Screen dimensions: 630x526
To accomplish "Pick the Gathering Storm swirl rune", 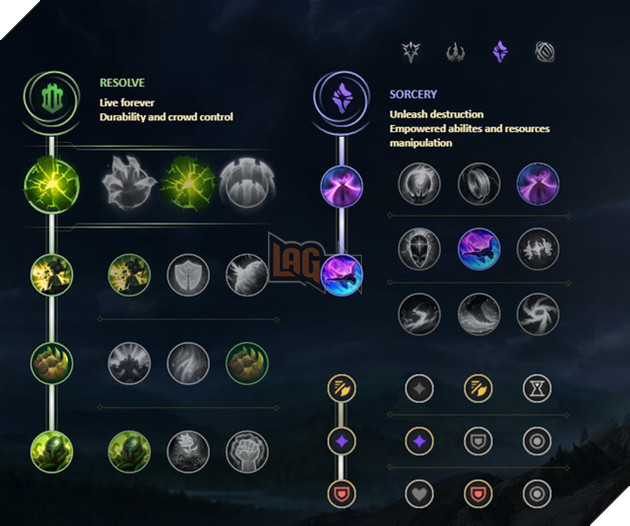I will pyautogui.click(x=538, y=312).
